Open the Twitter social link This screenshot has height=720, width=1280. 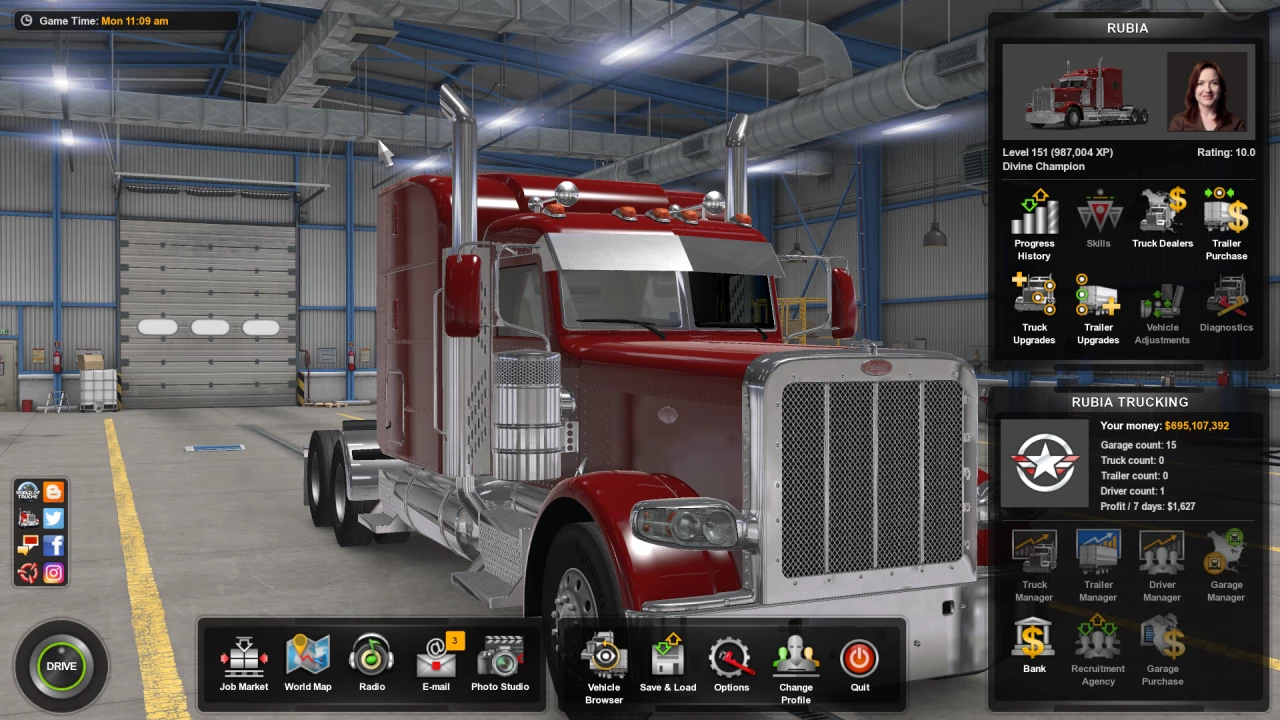(x=54, y=518)
